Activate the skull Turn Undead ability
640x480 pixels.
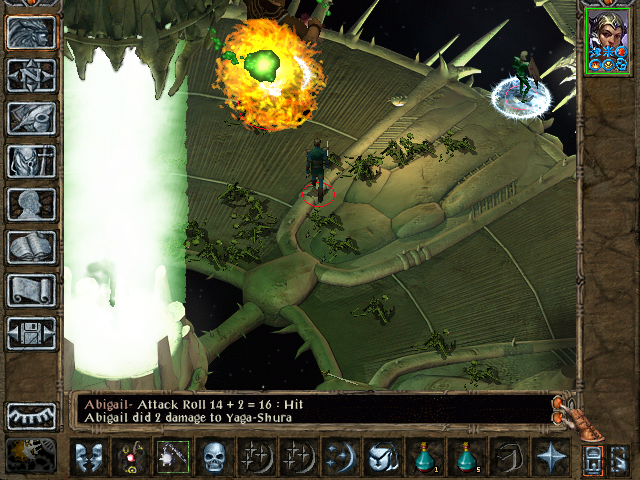point(216,457)
